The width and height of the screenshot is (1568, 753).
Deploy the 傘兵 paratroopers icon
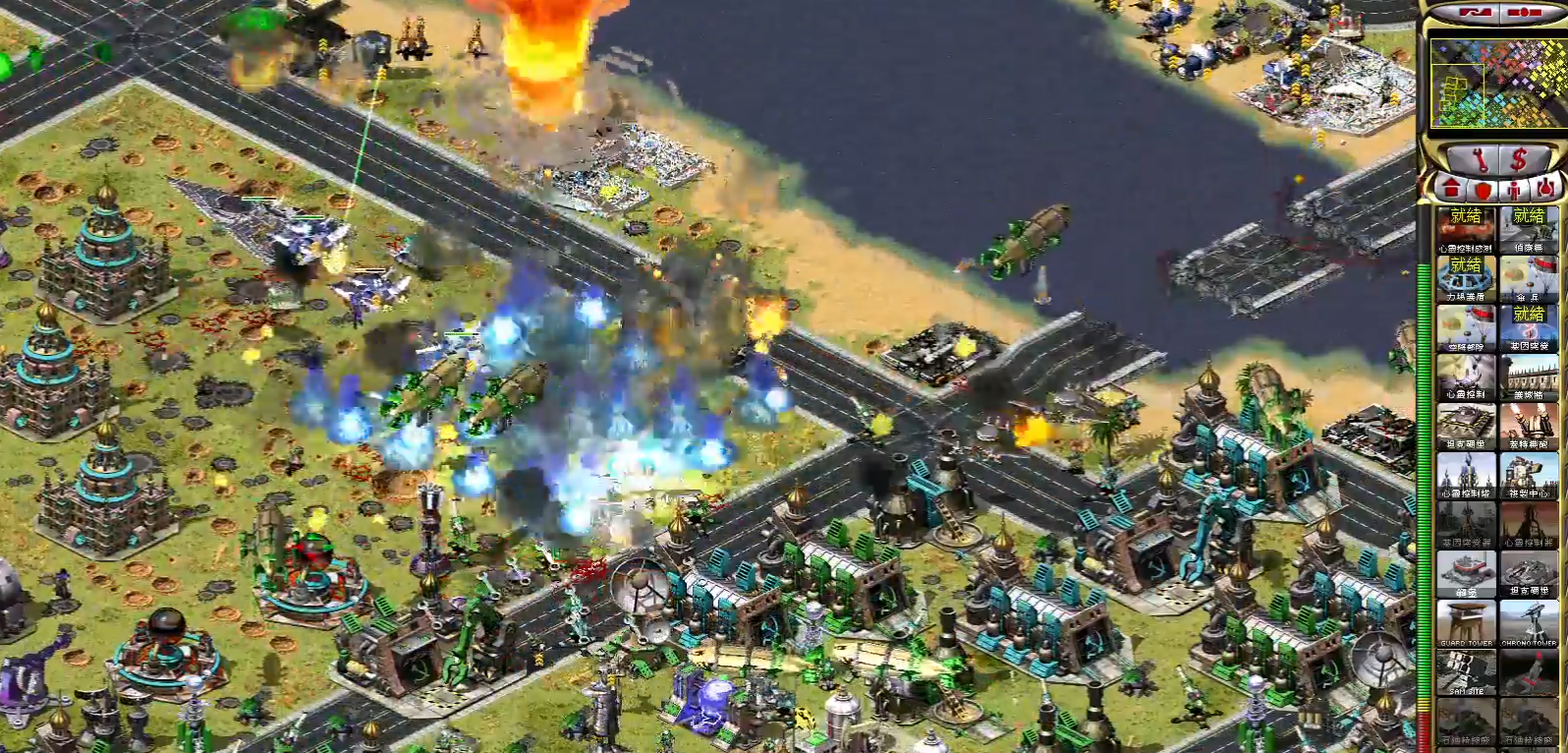coord(1529,278)
